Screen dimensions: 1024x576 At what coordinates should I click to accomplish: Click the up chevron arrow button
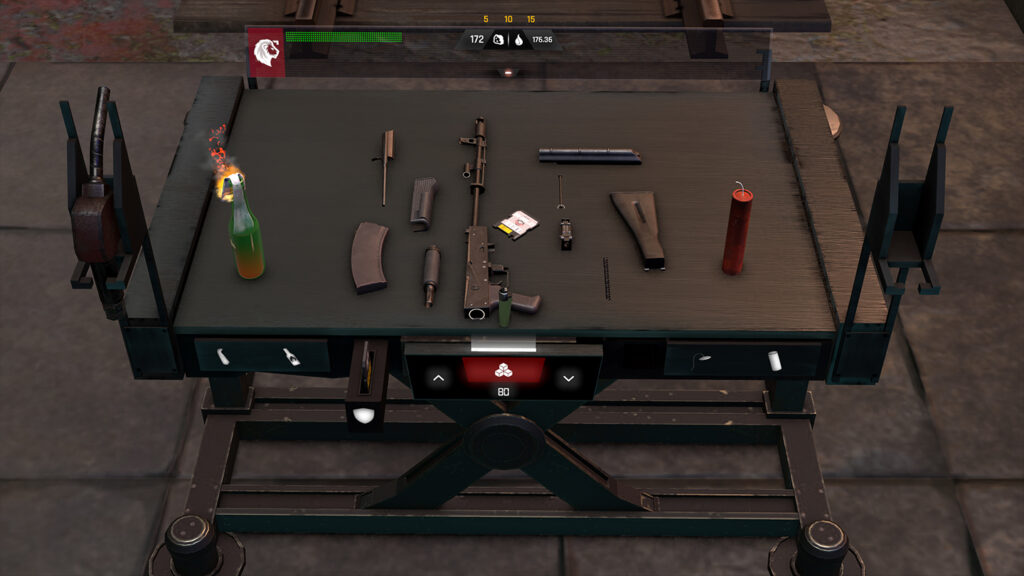(x=438, y=378)
